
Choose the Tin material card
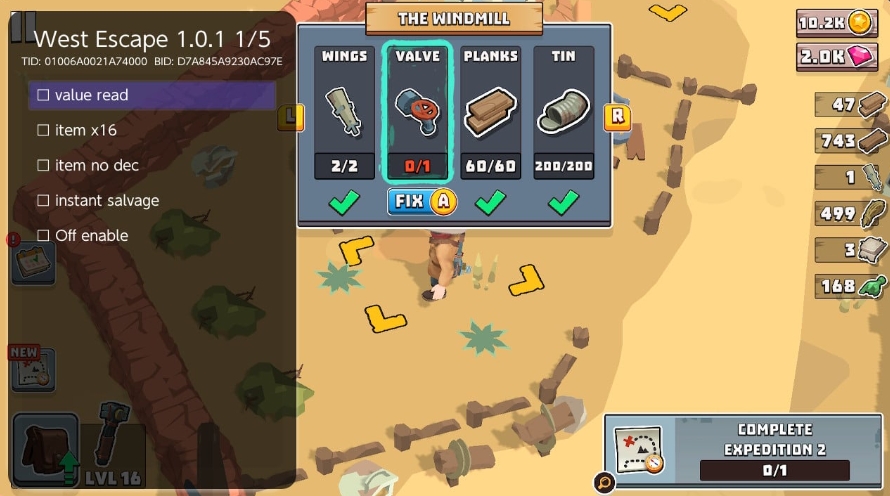(564, 112)
